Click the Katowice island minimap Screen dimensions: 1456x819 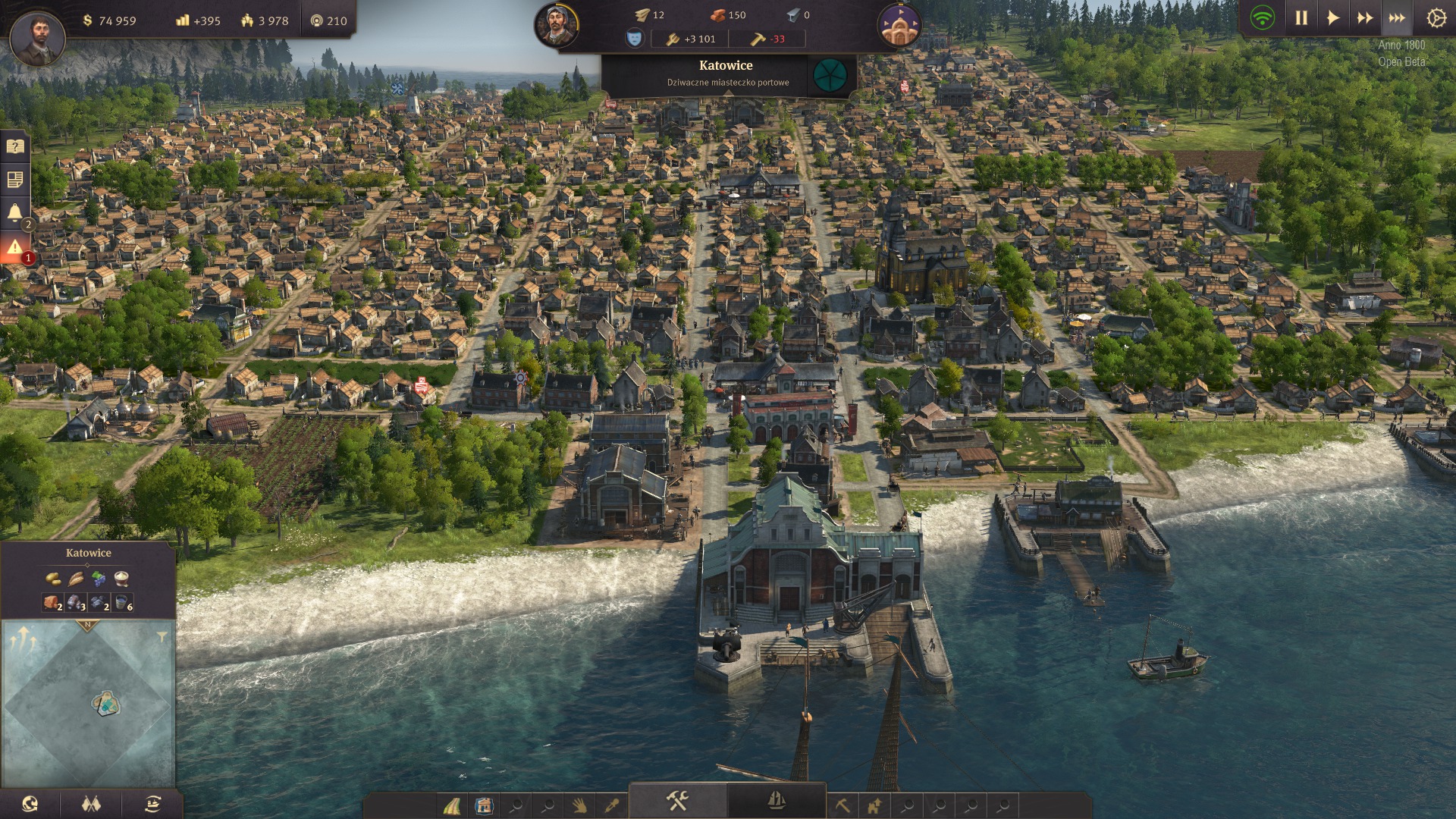[105, 703]
